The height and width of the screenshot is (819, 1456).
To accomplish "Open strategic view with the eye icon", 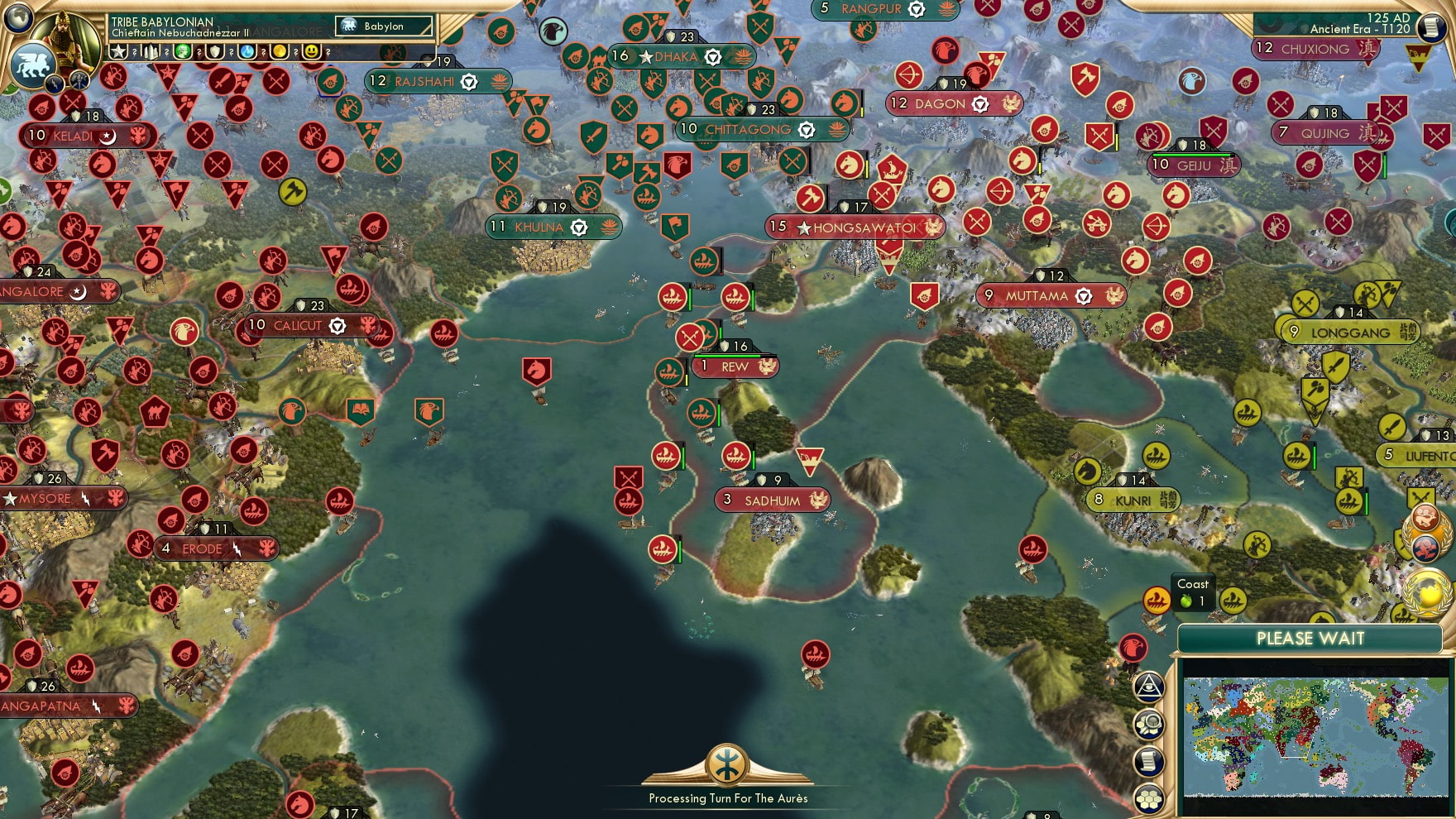I will 1148,688.
